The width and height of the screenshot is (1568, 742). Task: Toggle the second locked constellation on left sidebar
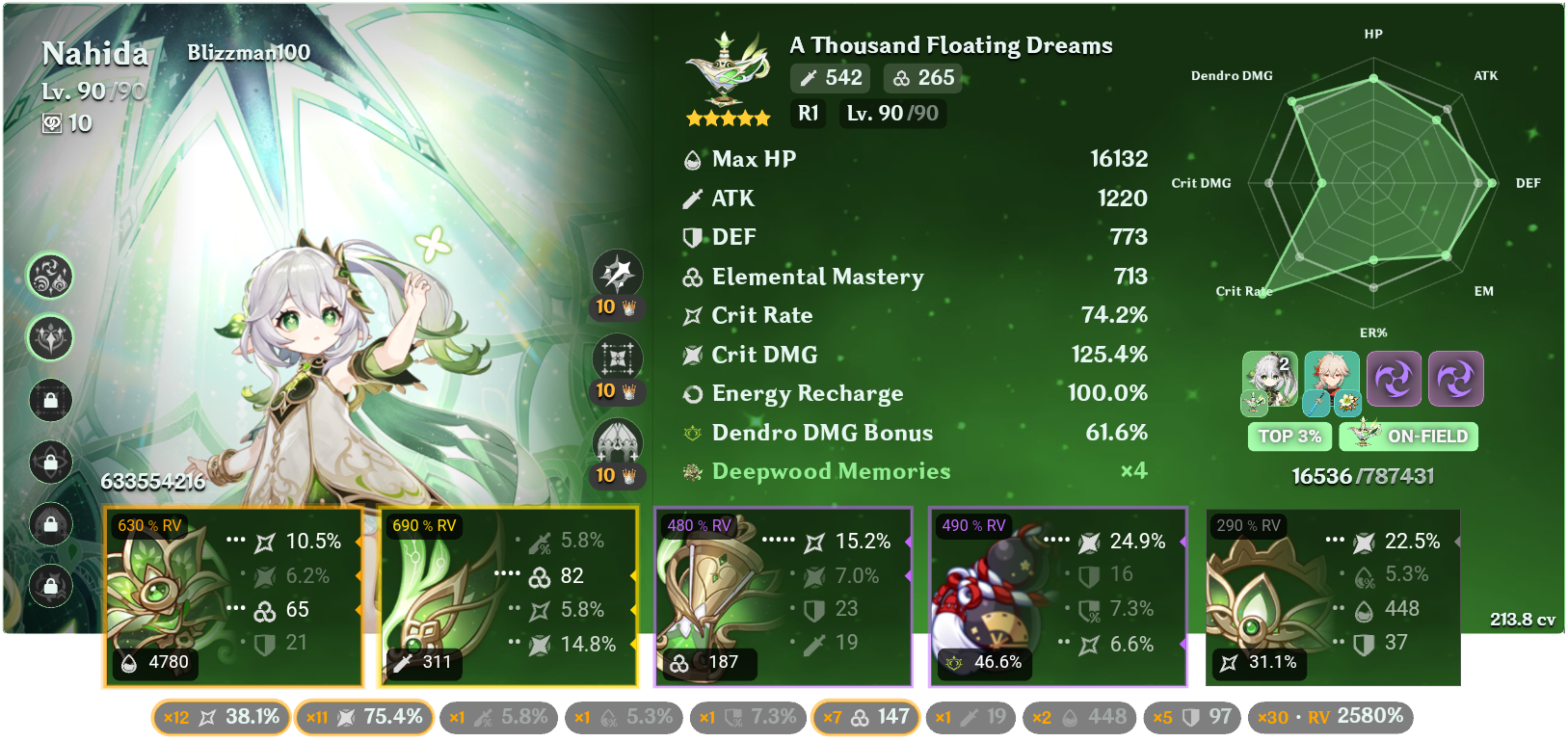(50, 464)
